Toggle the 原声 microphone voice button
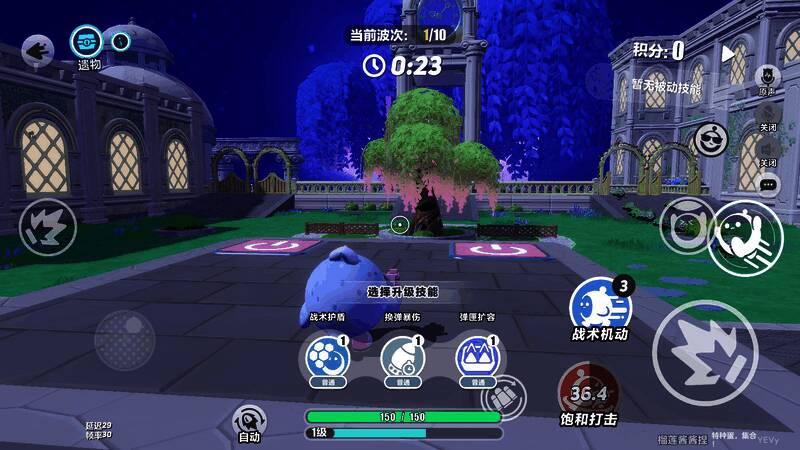The image size is (800, 450). pos(767,76)
